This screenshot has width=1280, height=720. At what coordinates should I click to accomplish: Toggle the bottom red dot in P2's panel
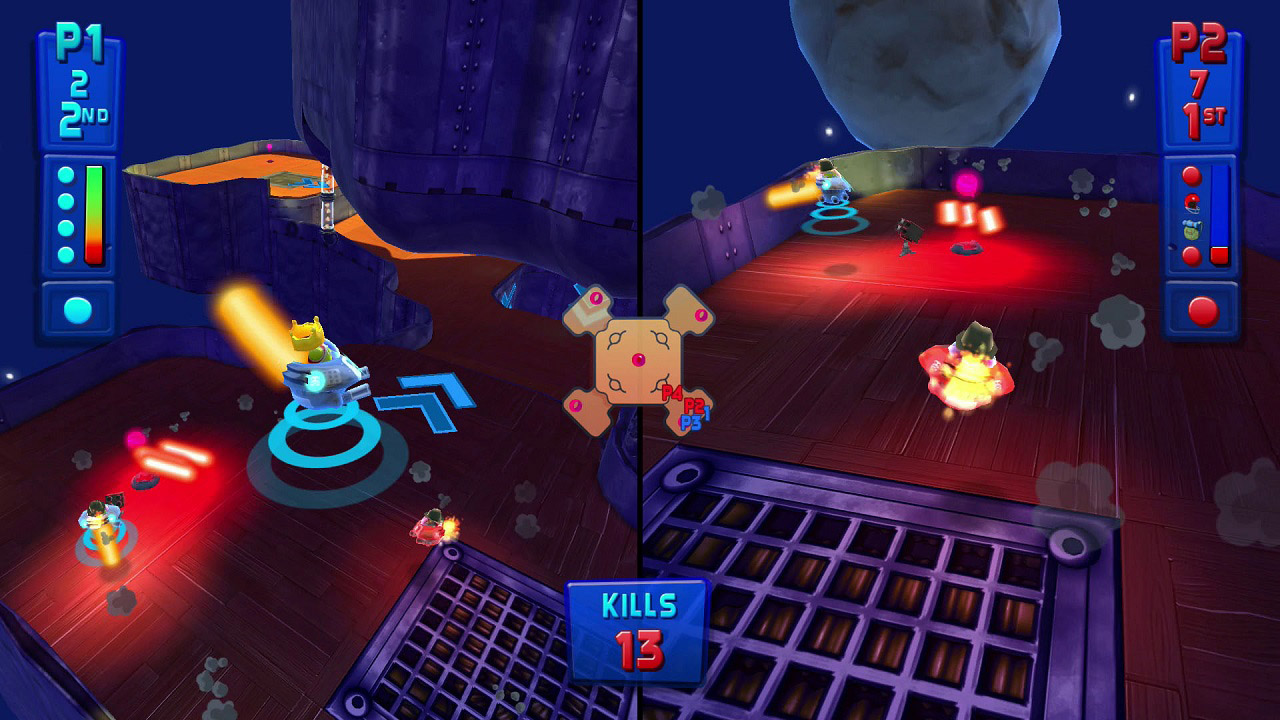click(x=1191, y=254)
